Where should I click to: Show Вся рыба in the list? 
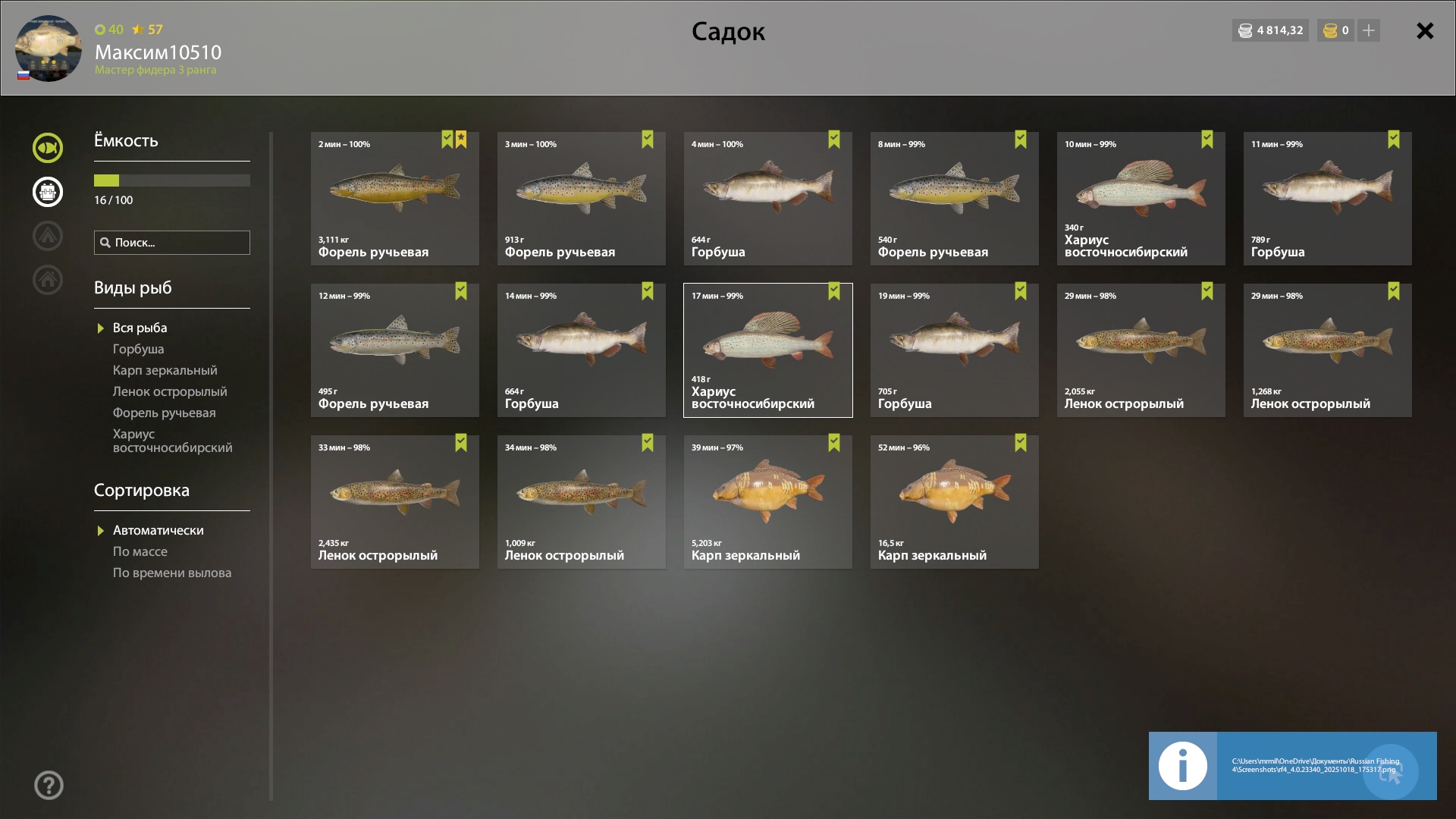[x=140, y=328]
